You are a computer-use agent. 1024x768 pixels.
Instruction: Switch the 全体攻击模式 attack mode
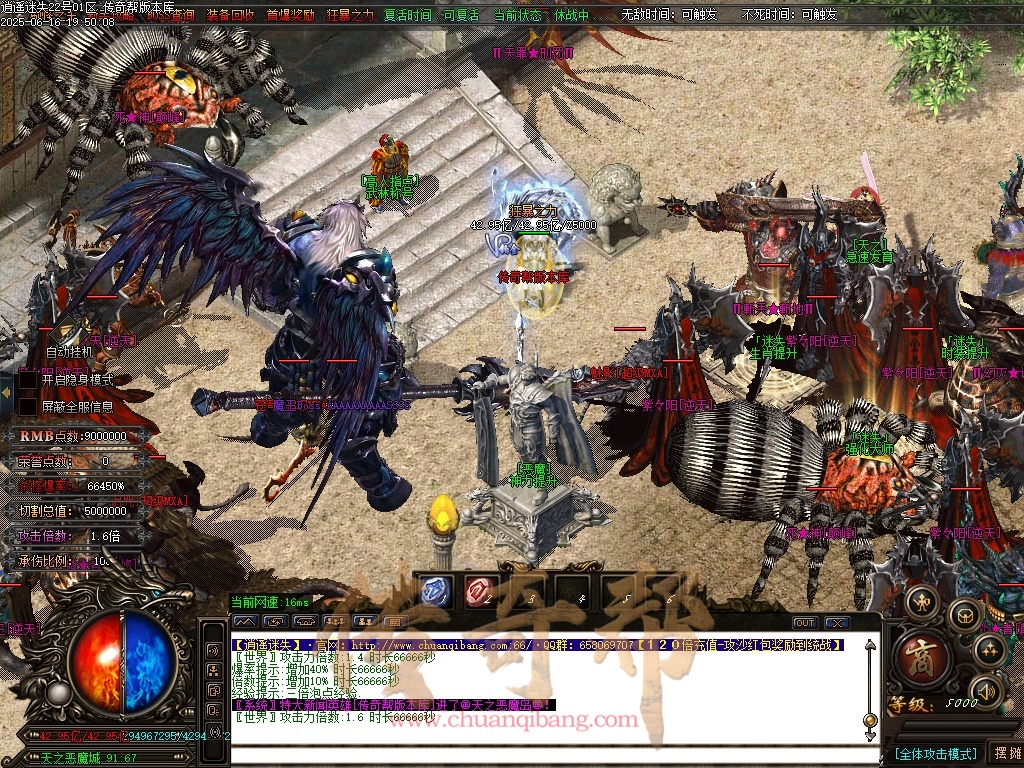pos(935,753)
